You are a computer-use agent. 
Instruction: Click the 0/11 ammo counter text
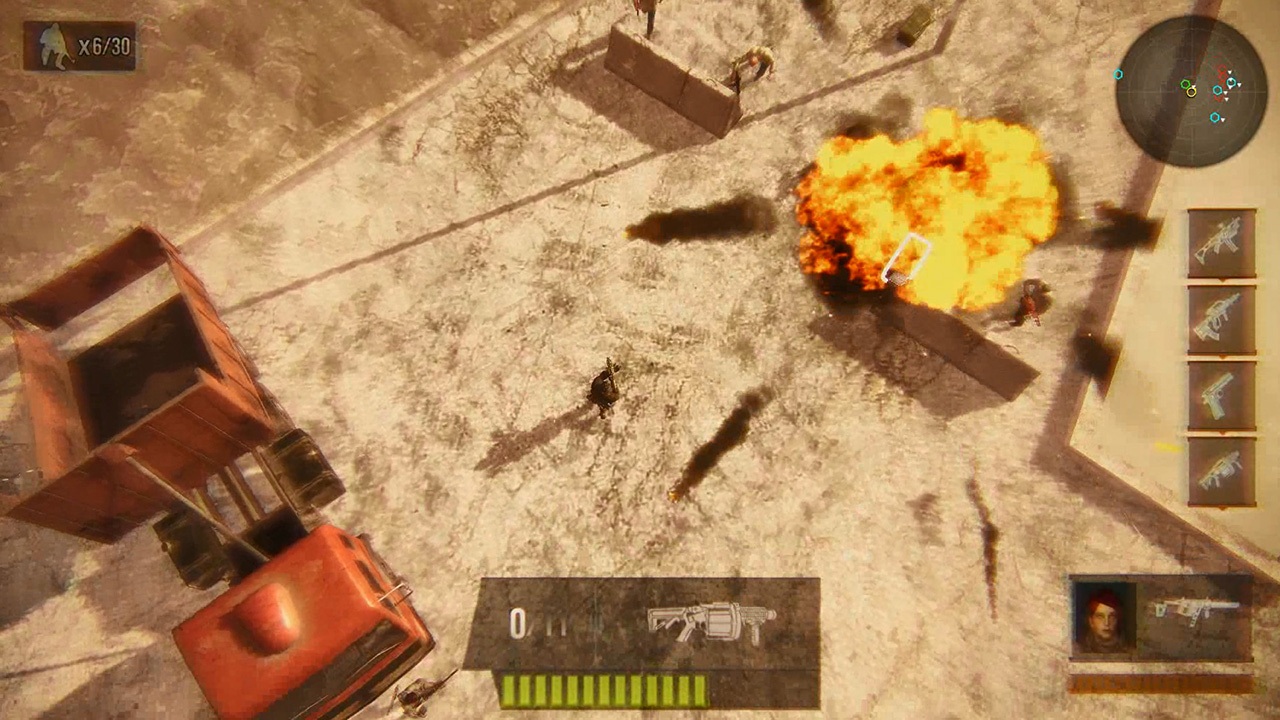click(x=535, y=623)
